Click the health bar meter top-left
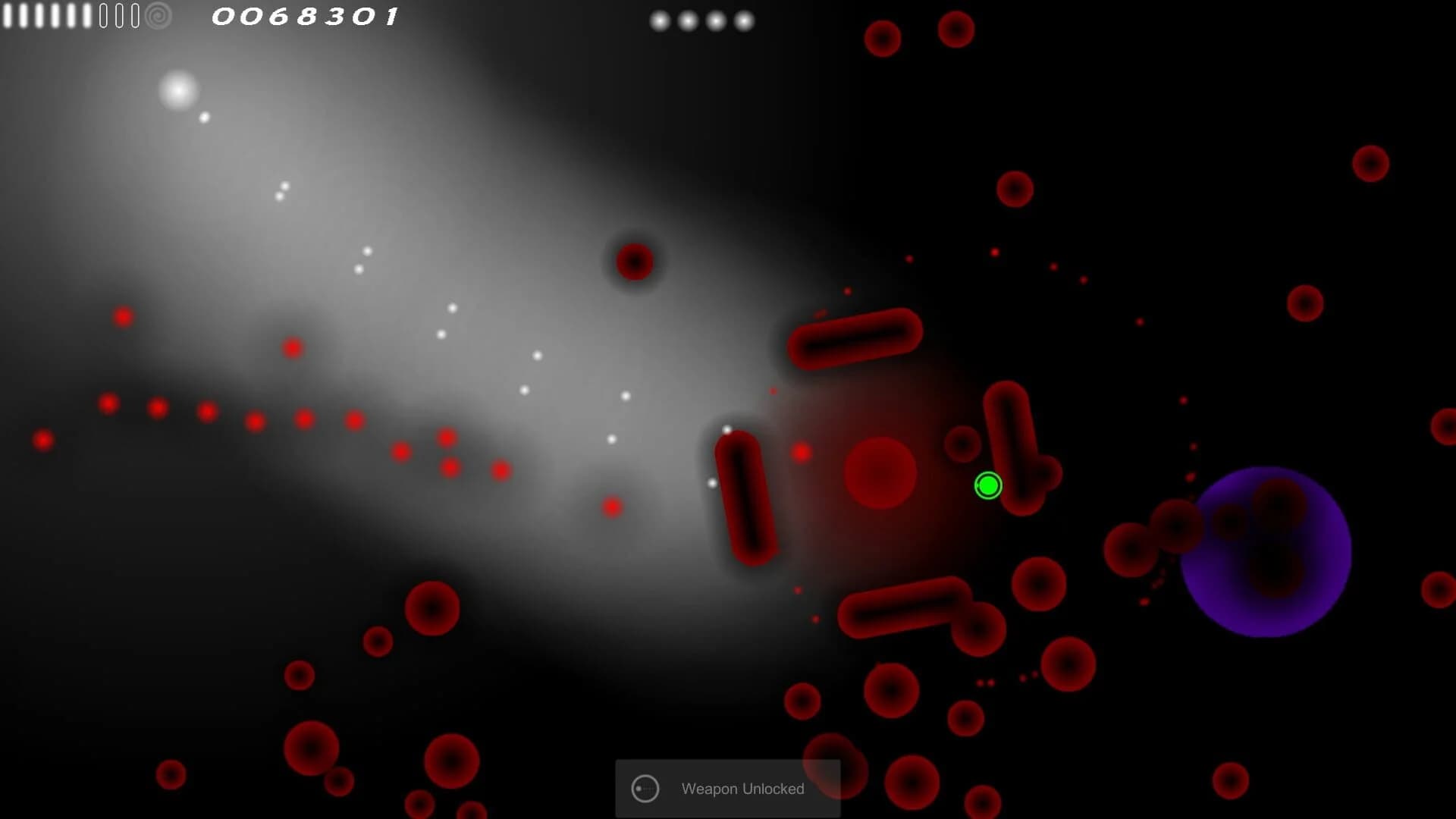 45,15
